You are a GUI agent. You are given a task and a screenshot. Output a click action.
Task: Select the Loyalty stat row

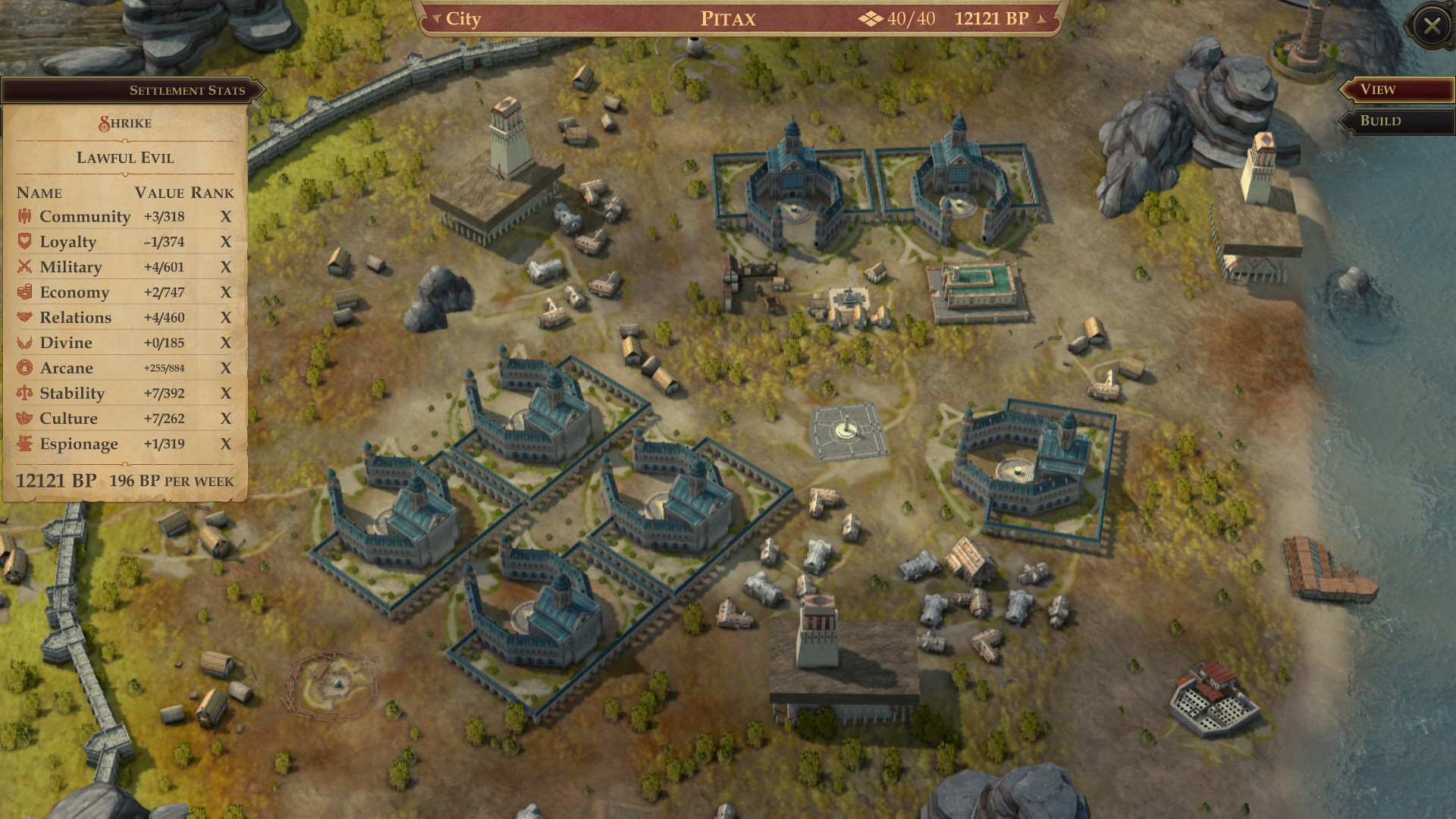[x=125, y=242]
